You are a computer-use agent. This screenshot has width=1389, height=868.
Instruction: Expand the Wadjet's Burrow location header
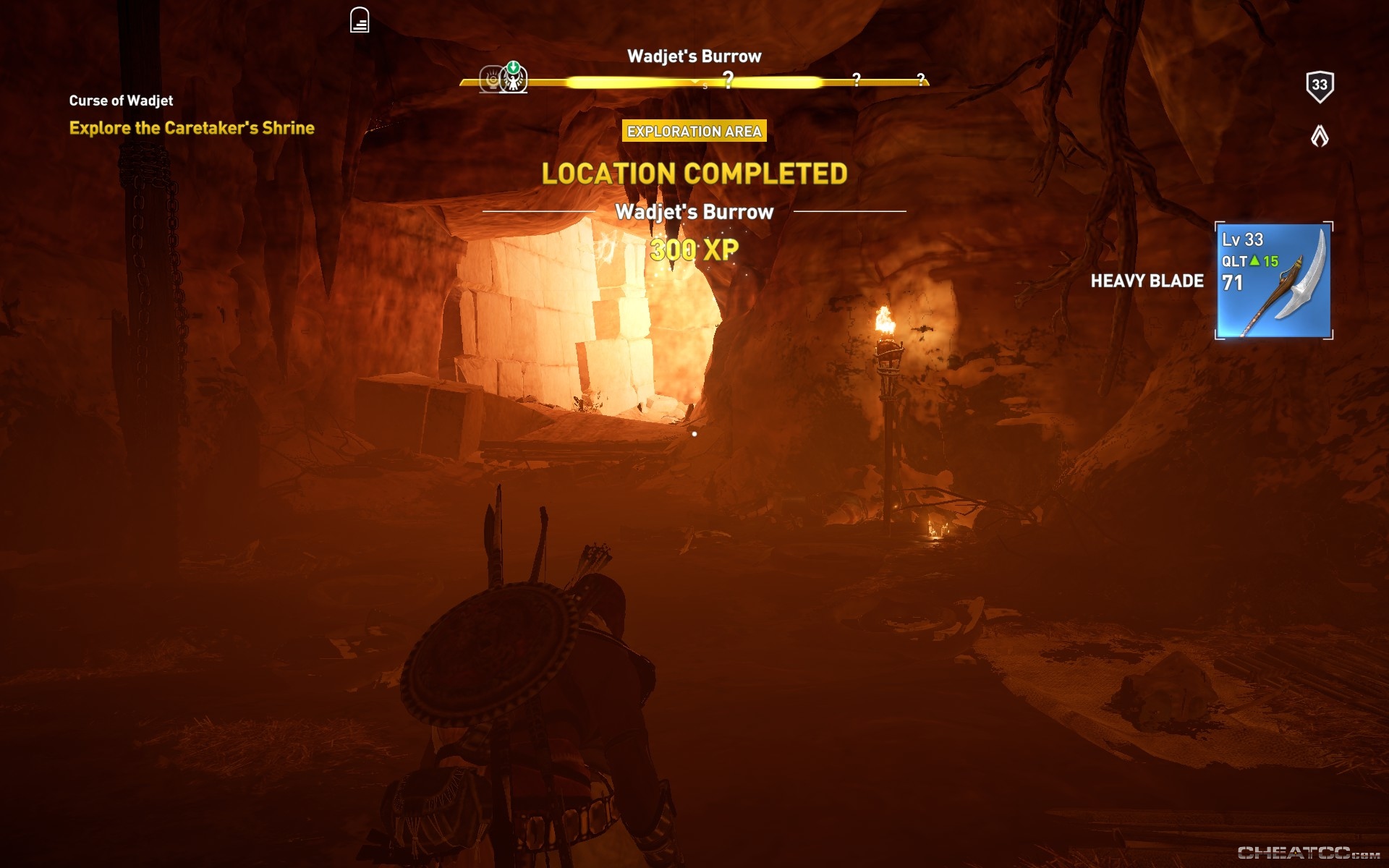694,213
